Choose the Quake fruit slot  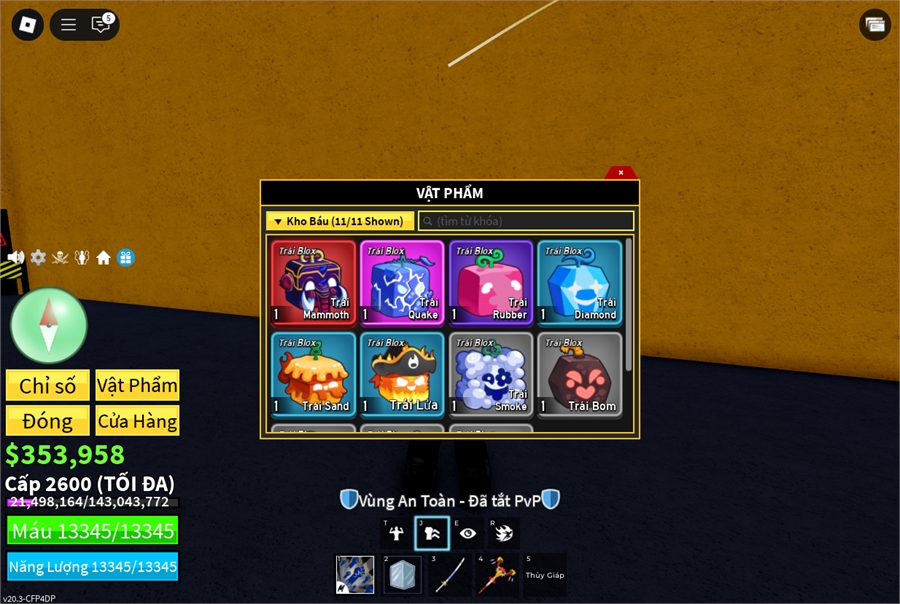click(401, 282)
